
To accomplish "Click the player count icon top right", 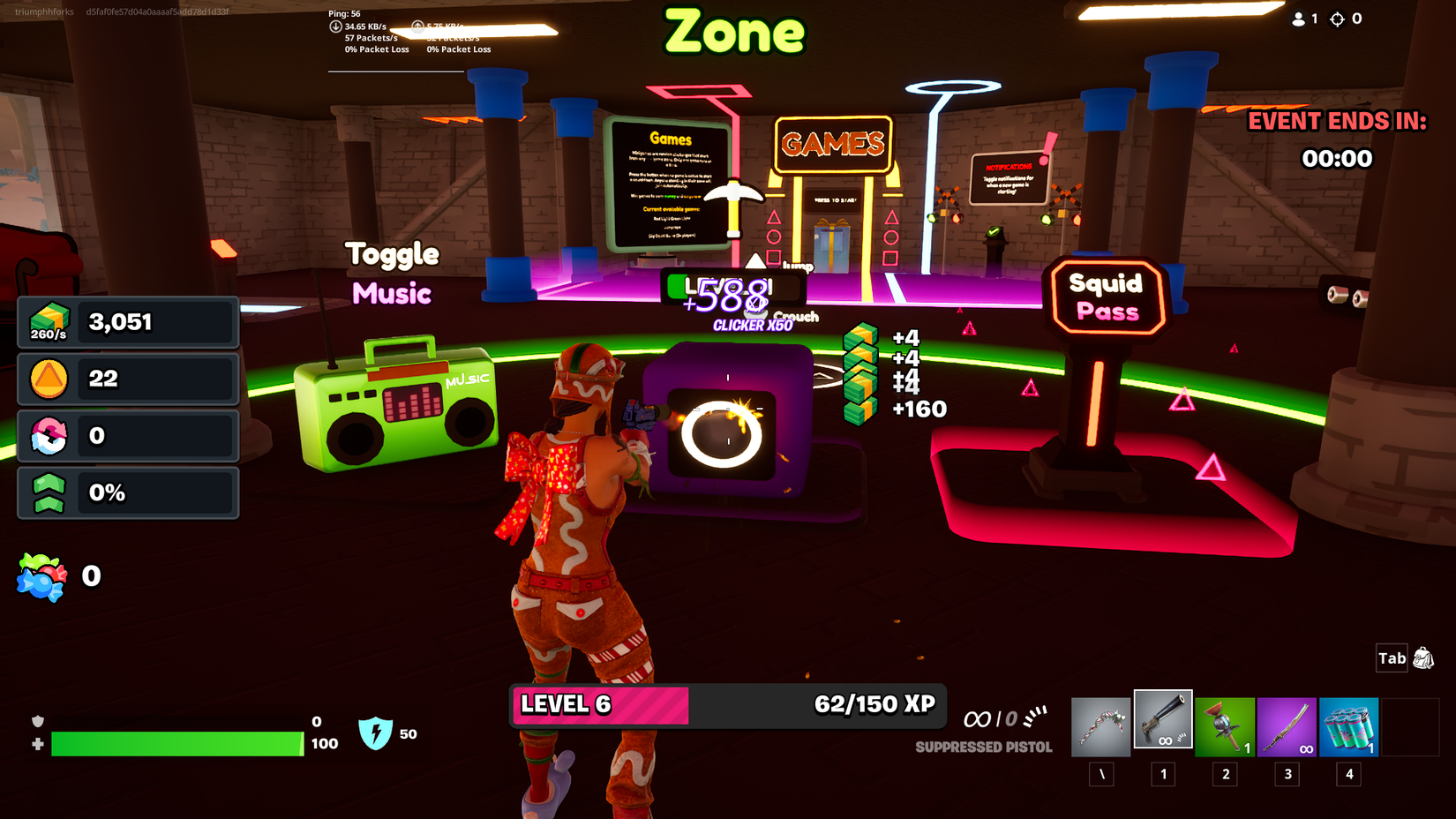I will point(1297,18).
